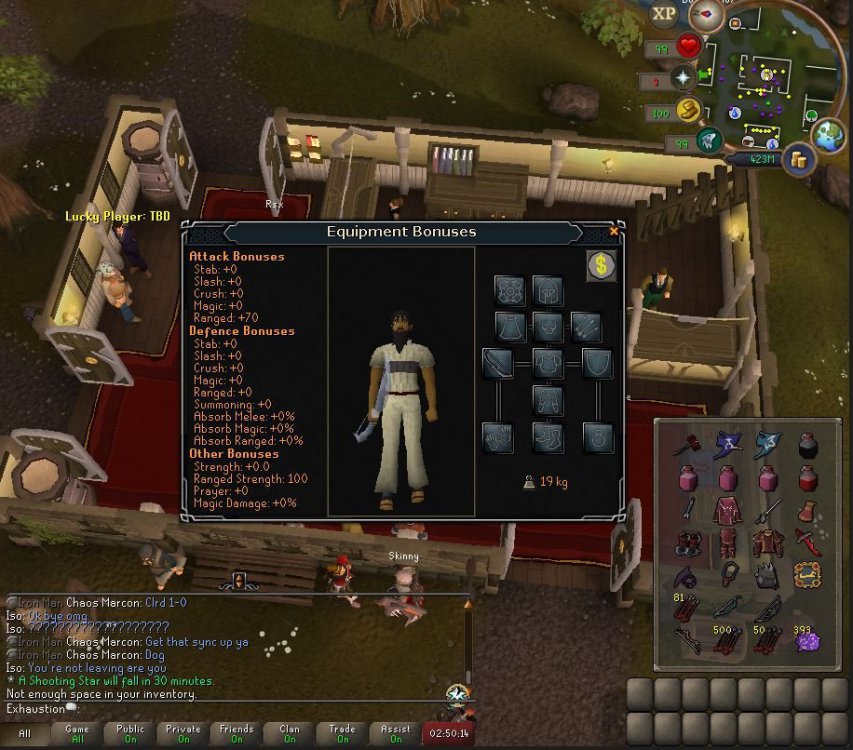Screen dimensions: 853x750
Task: Toggle run with the boot orb
Action: 687,110
